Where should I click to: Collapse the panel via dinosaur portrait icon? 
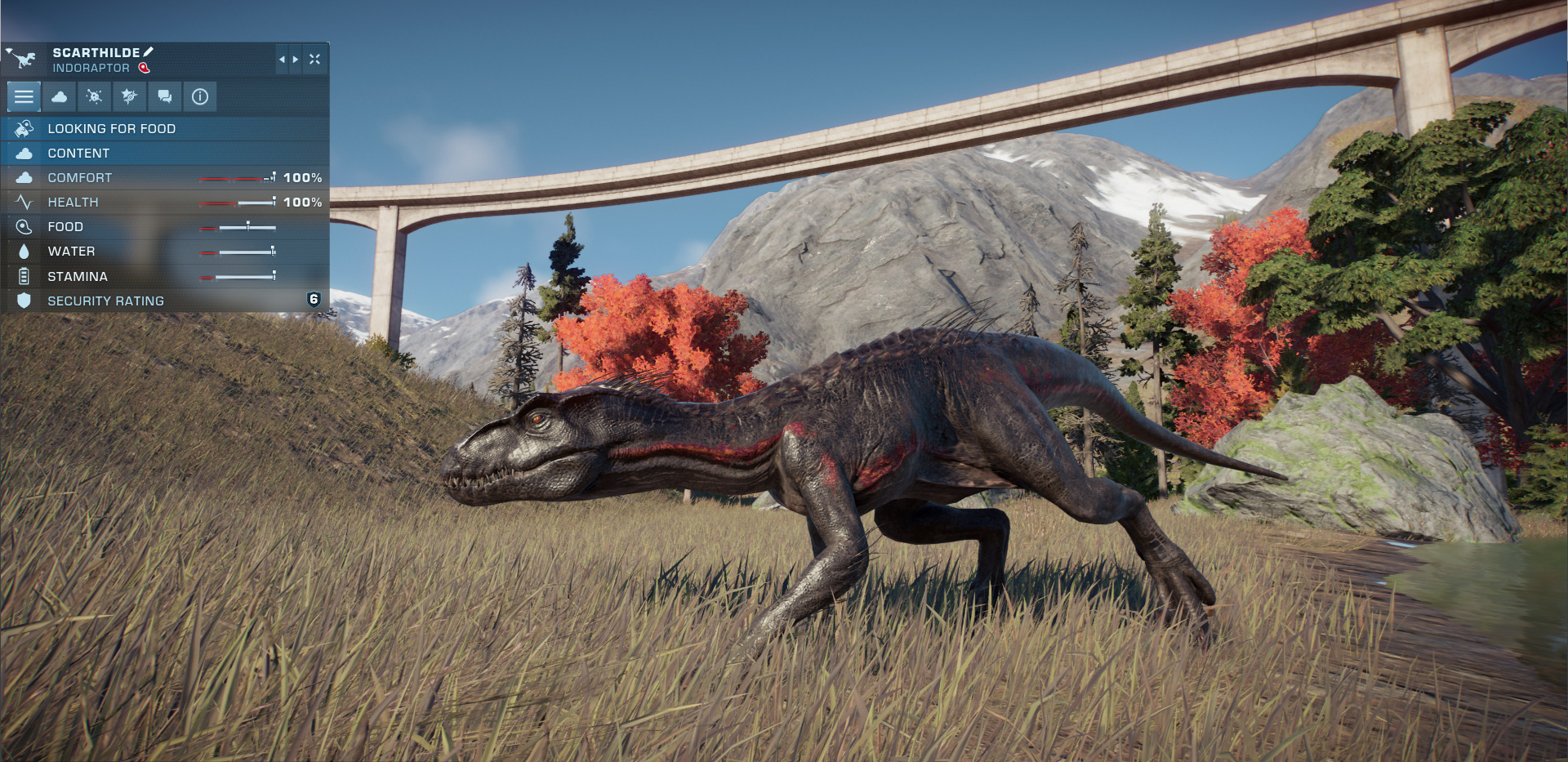click(x=23, y=59)
